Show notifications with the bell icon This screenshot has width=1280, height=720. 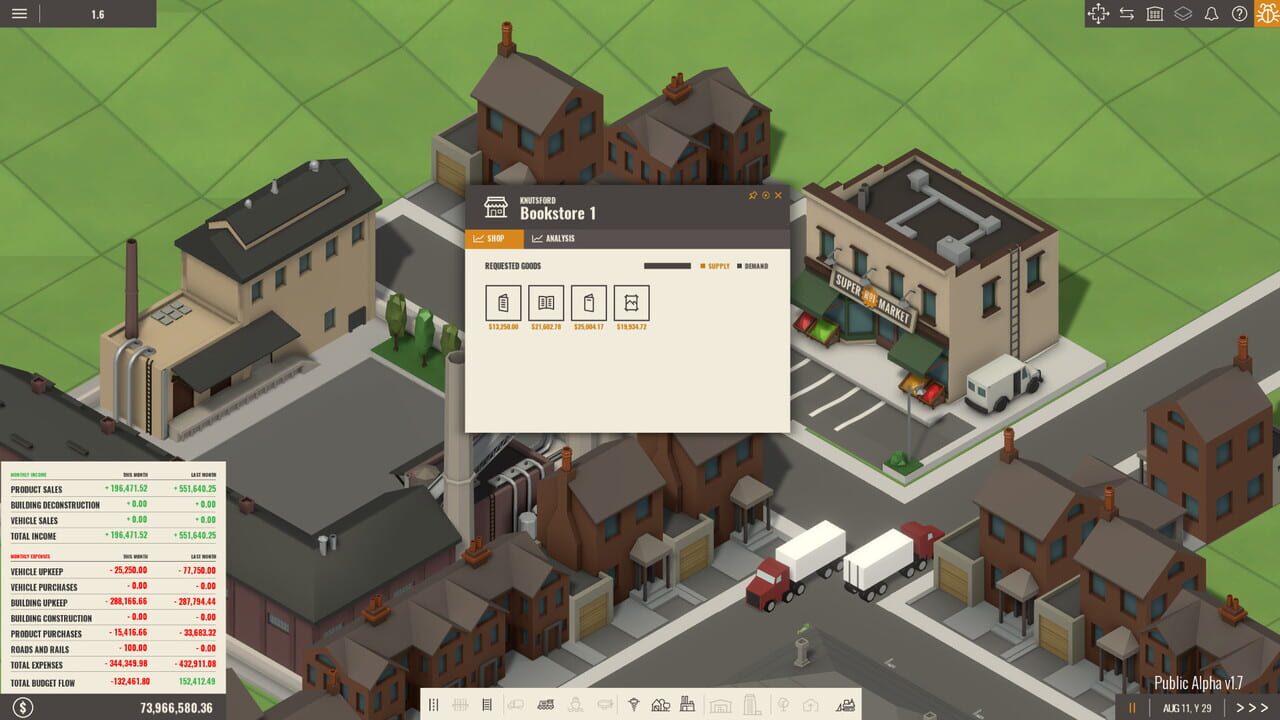point(1211,14)
